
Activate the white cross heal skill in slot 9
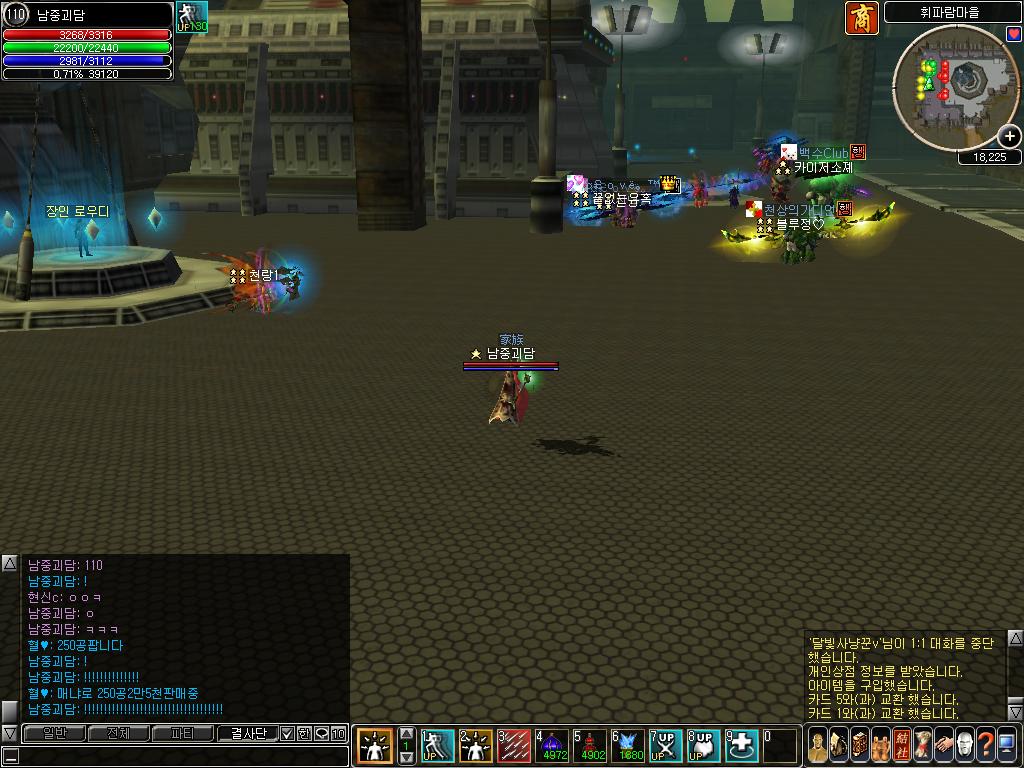point(743,746)
